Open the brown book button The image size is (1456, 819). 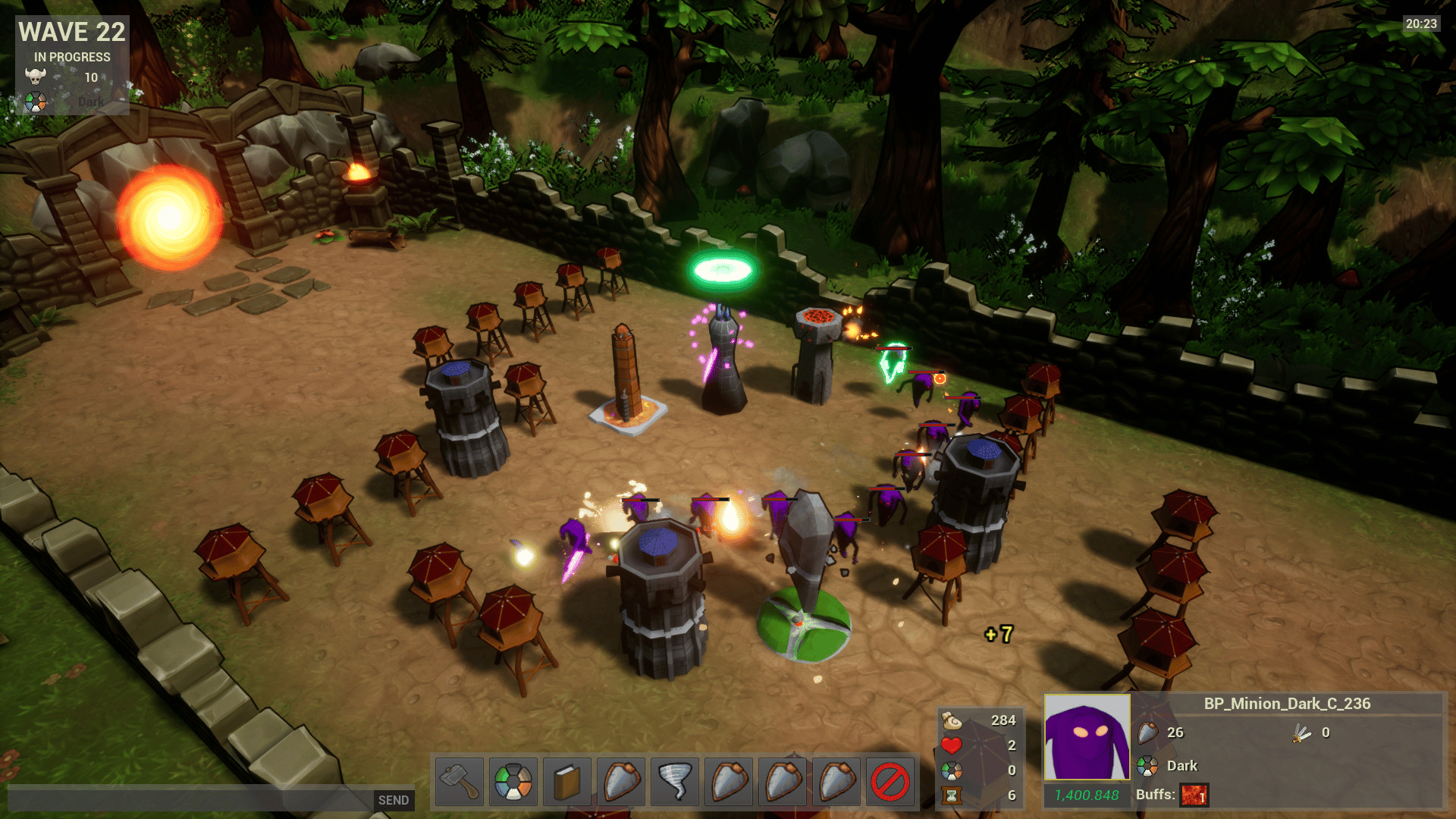click(x=567, y=781)
